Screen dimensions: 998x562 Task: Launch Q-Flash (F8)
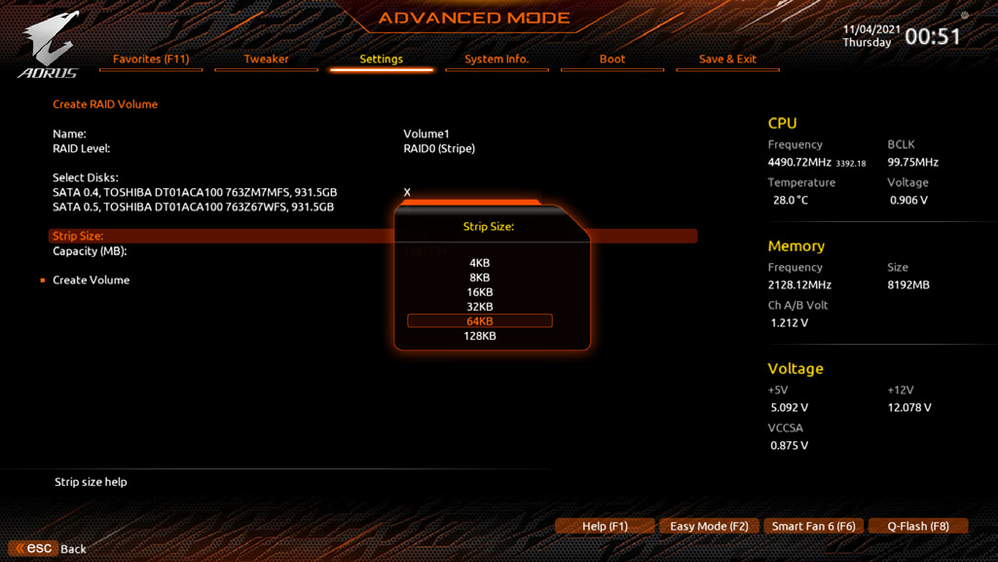pyautogui.click(x=918, y=526)
